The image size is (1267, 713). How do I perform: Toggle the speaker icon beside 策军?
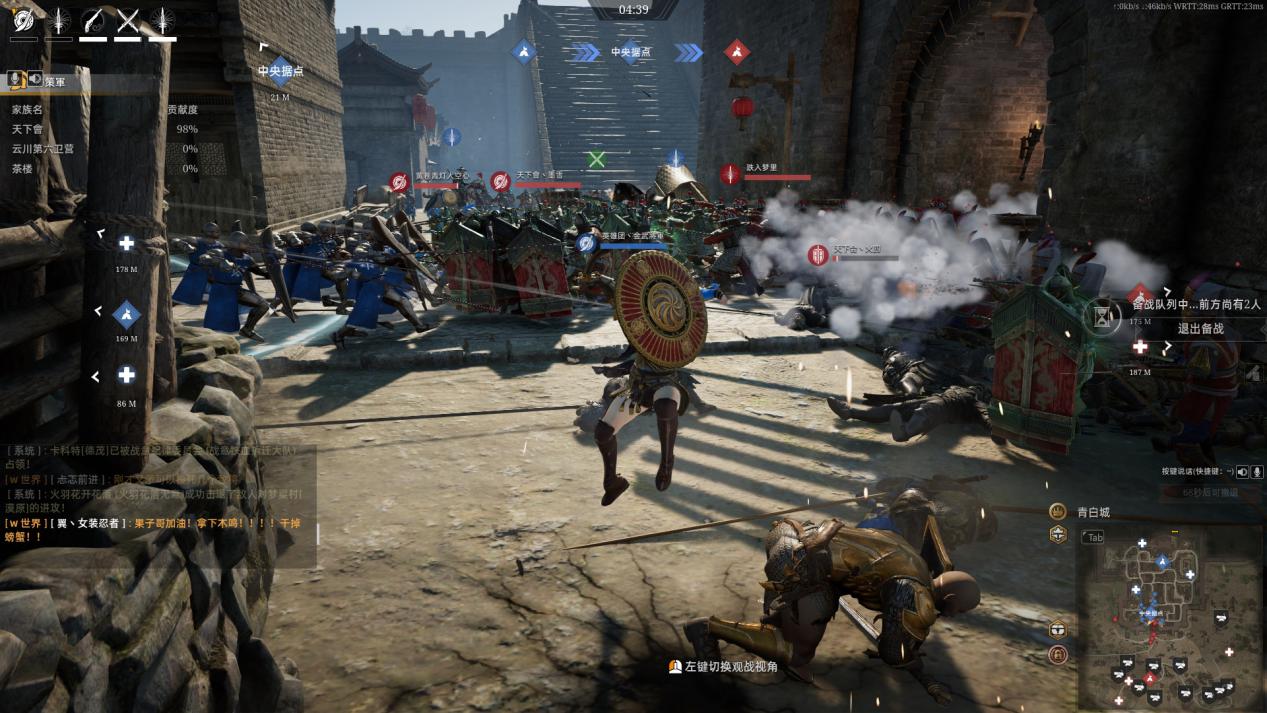(35, 79)
